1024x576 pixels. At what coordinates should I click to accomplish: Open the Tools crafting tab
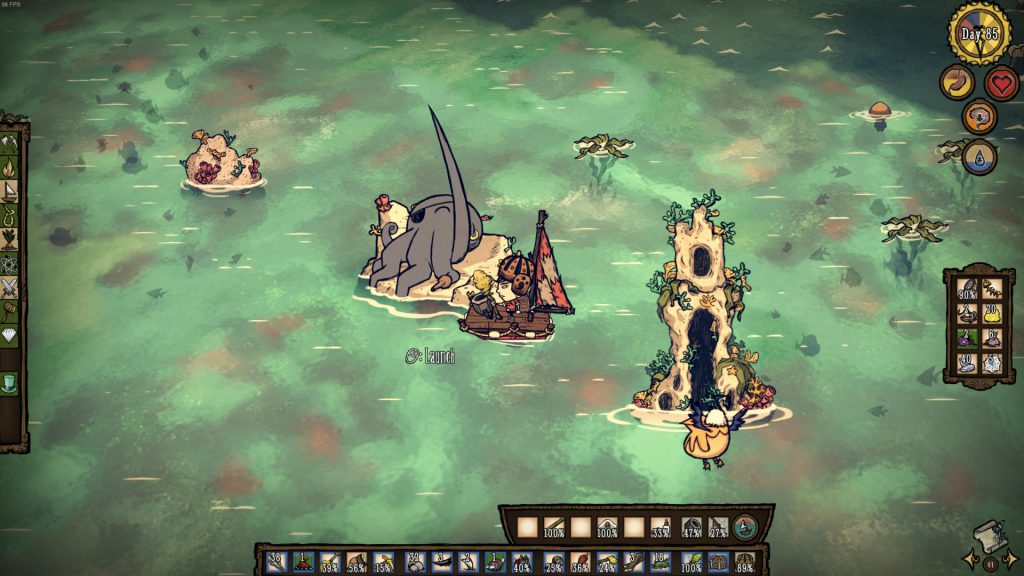tap(10, 143)
